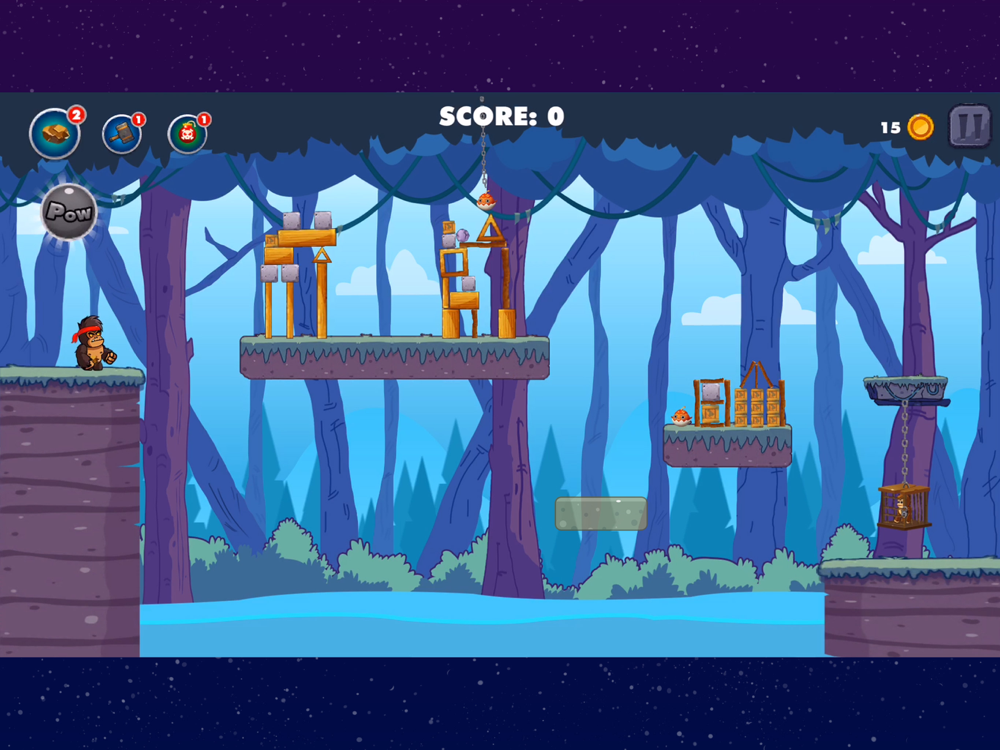Screen dimensions: 1000x750
Task: Activate the skull bomb power-up
Action: tap(186, 134)
